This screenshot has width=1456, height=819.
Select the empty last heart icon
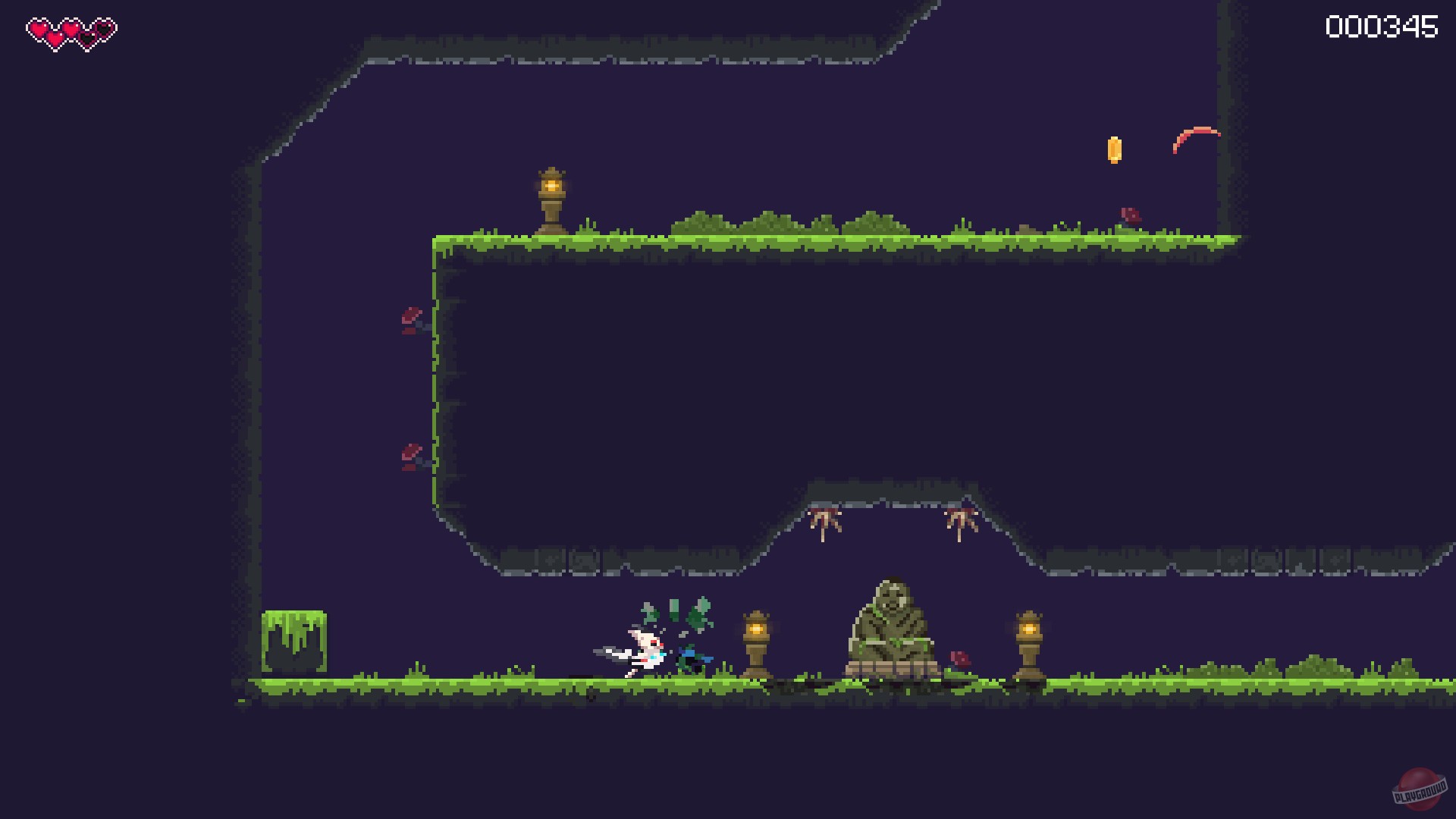pos(102,28)
